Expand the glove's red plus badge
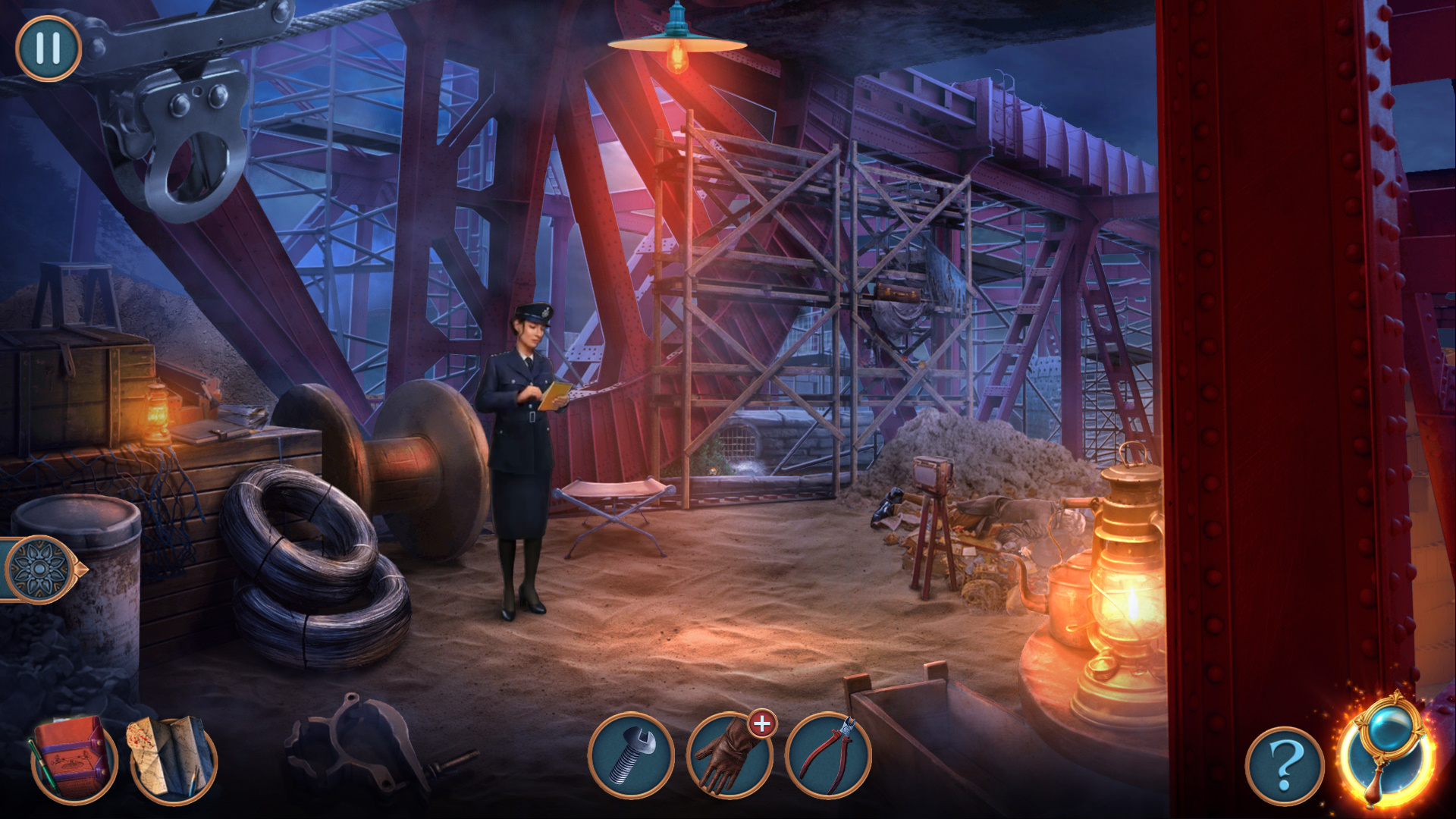Screen dimensions: 1456x819 coord(762,724)
